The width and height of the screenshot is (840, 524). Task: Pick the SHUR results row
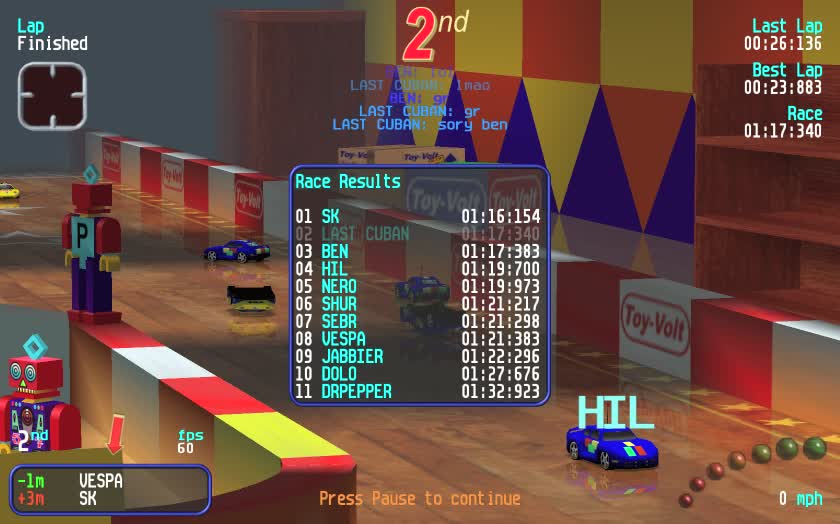[418, 304]
